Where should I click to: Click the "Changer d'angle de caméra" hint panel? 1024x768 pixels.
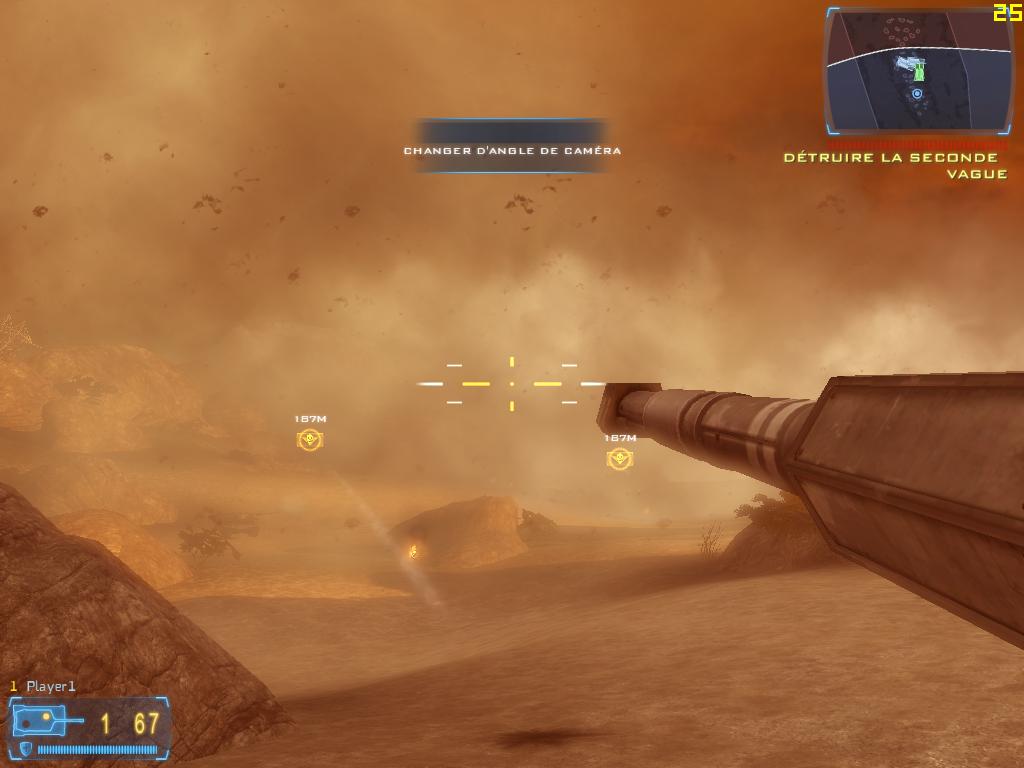[x=512, y=148]
